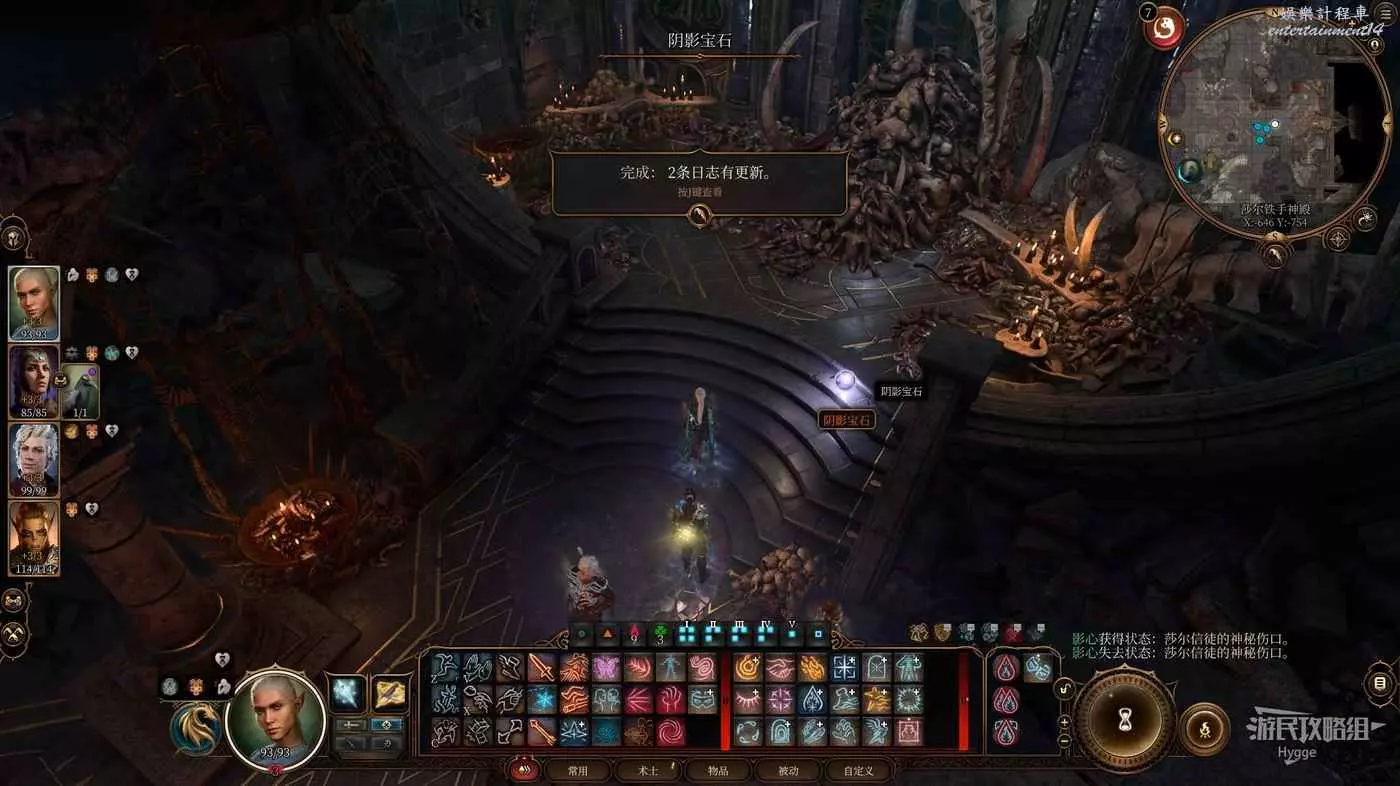Switch to the 物品 (Items) tab
The width and height of the screenshot is (1400, 786).
click(718, 771)
